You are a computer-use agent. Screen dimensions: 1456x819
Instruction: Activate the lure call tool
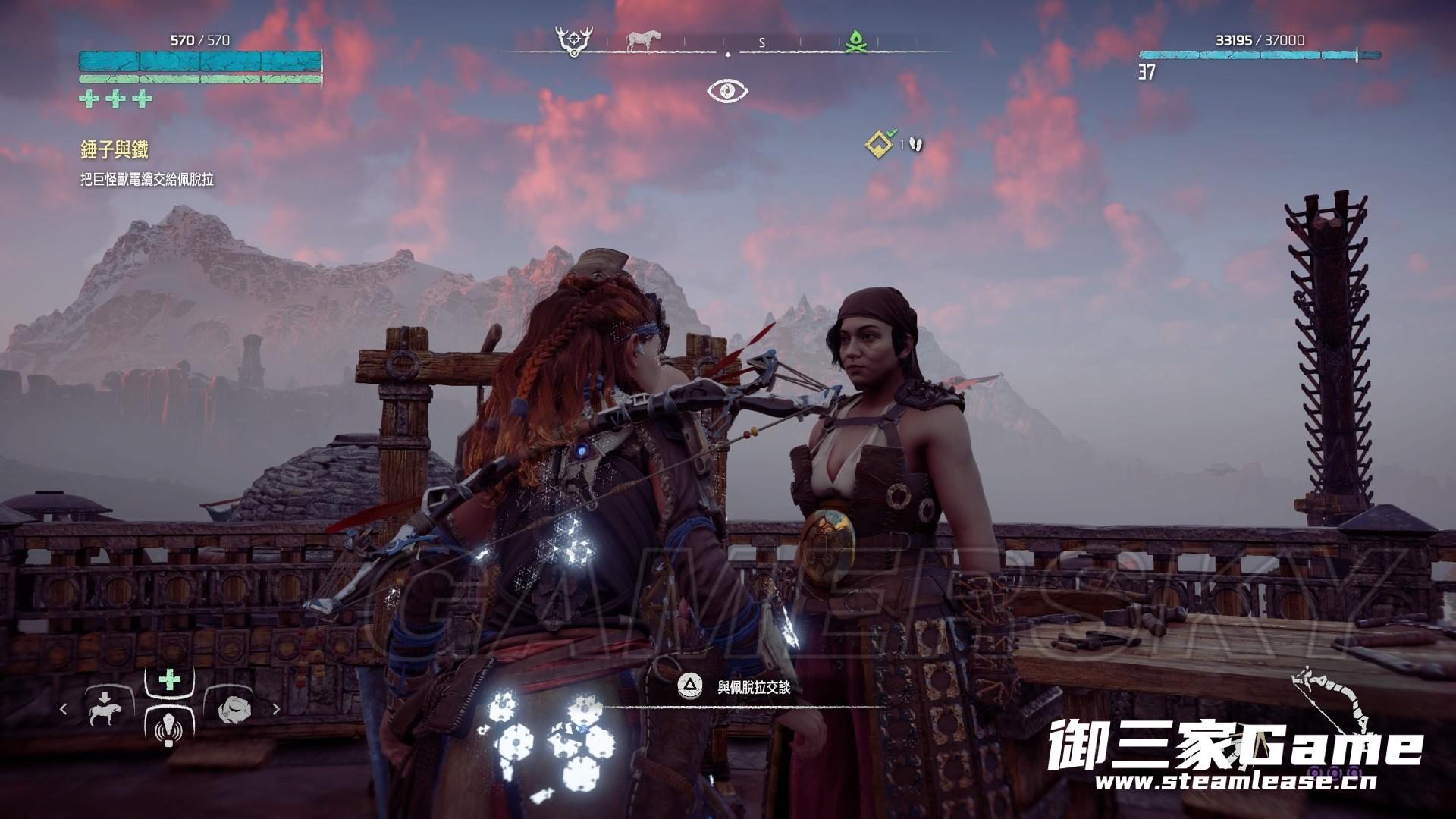(x=167, y=731)
